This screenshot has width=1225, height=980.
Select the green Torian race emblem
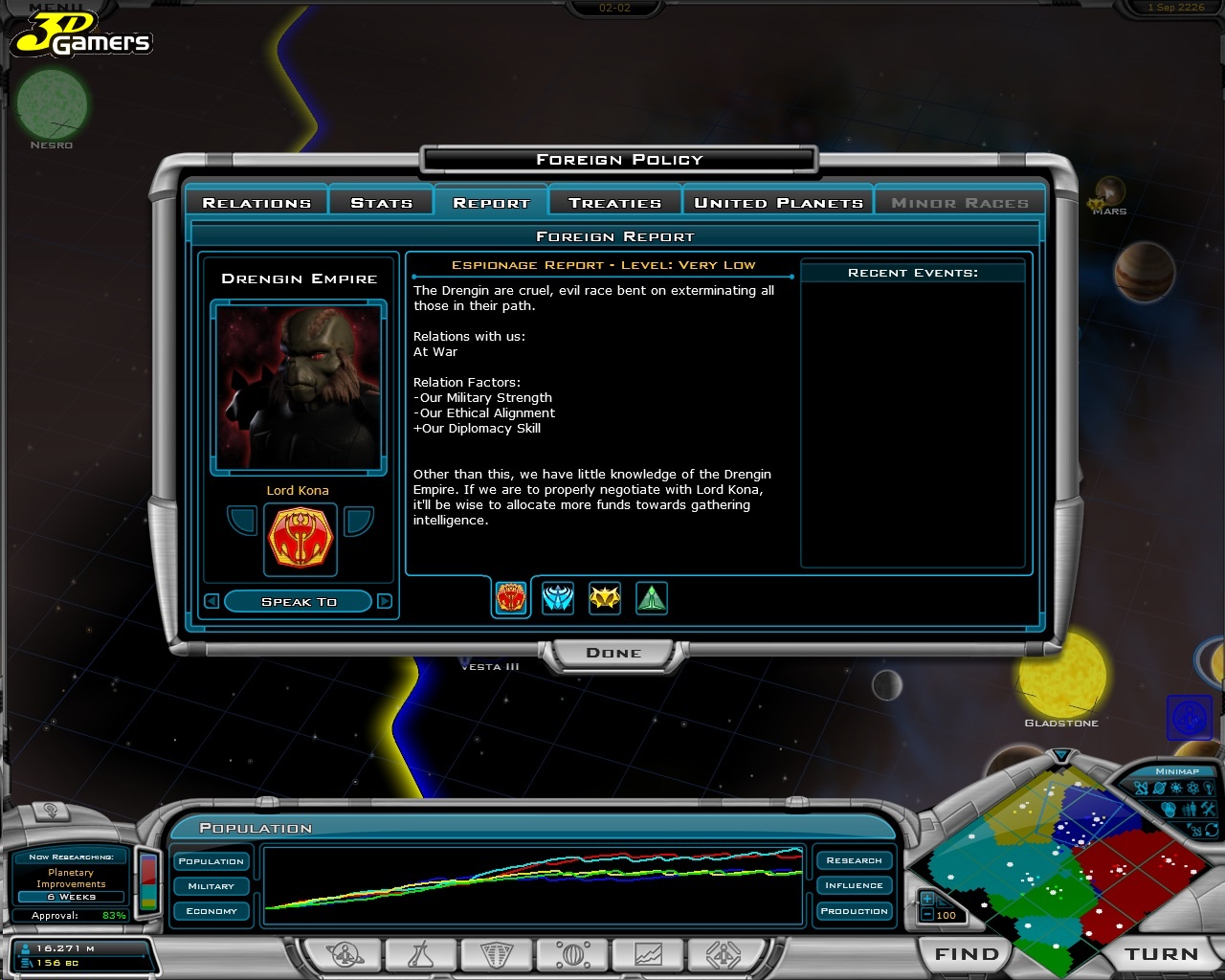pyautogui.click(x=652, y=598)
